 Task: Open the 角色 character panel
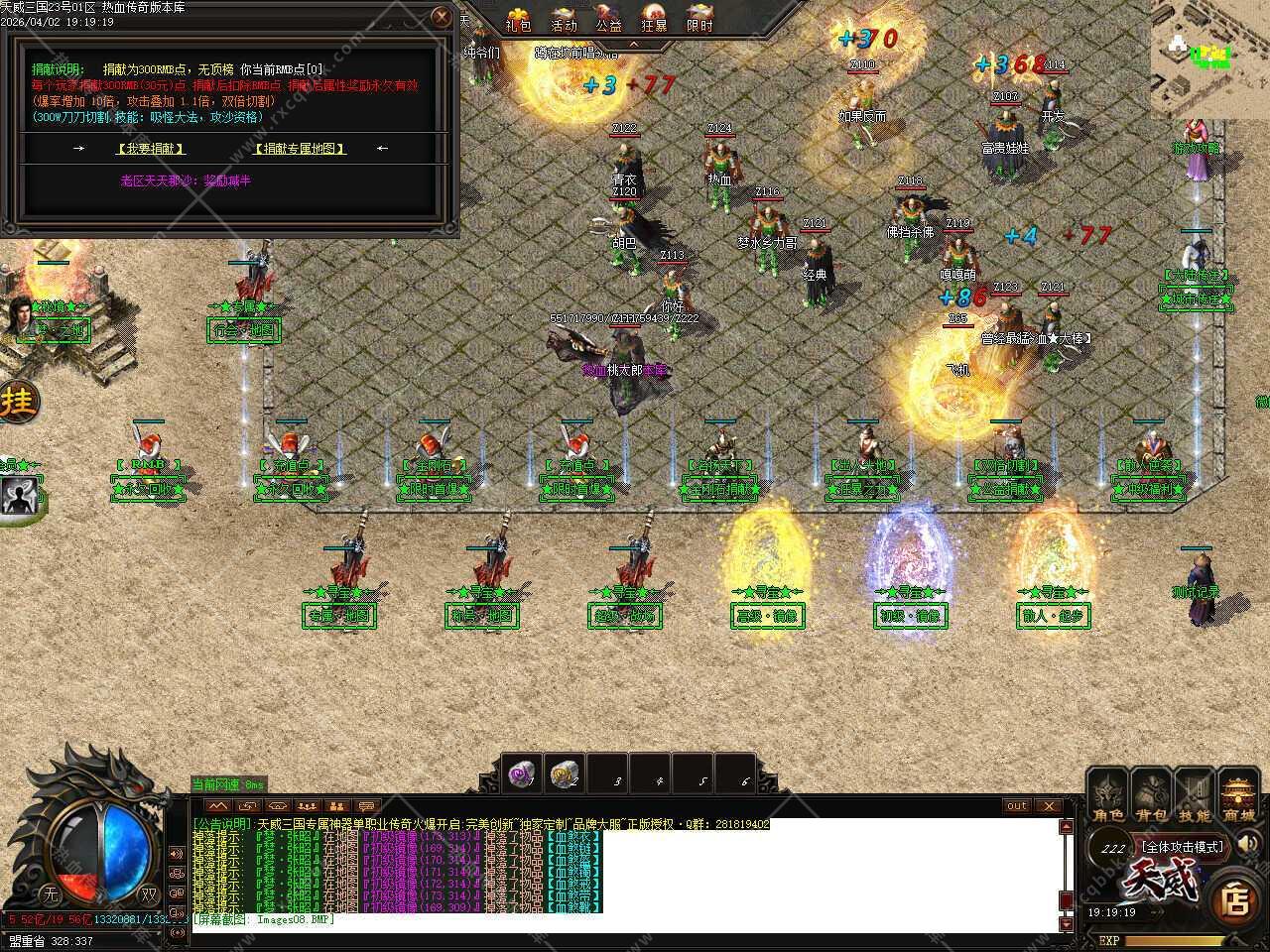(x=1108, y=798)
